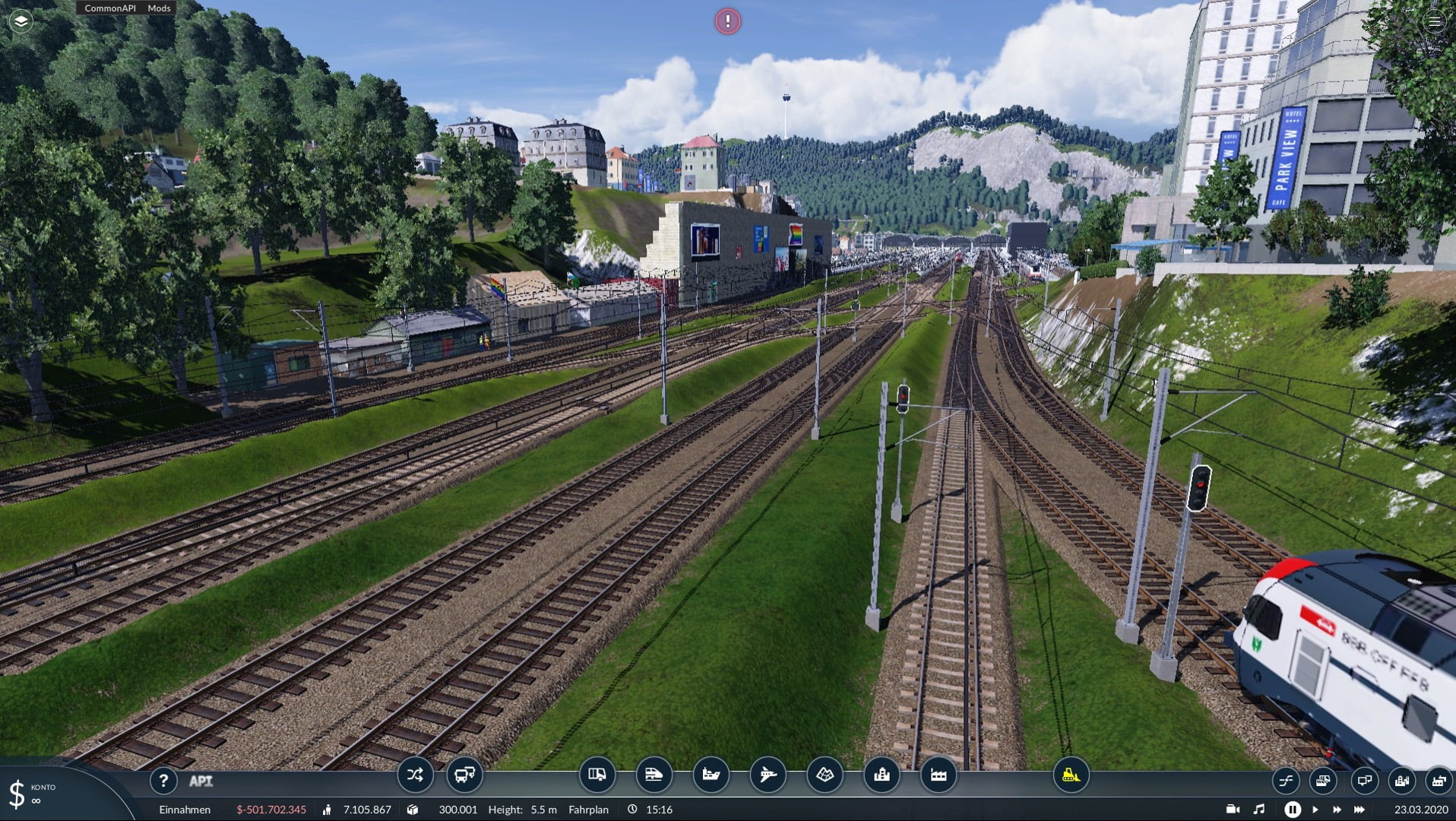Viewport: 1456px width, 821px height.
Task: Toggle the music note button
Action: [1259, 810]
